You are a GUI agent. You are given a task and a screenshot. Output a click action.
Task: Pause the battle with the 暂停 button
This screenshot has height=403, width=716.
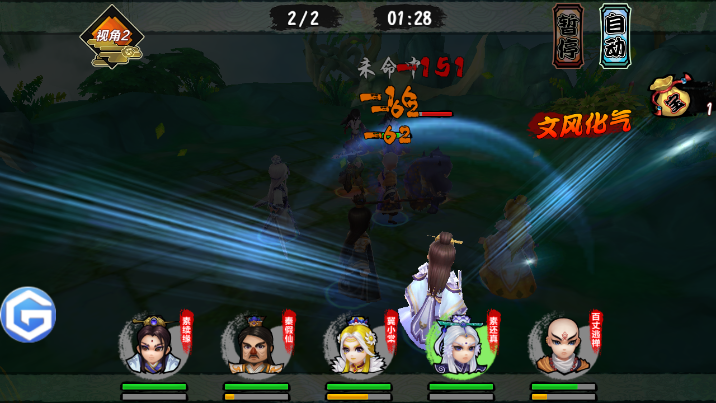(x=567, y=36)
